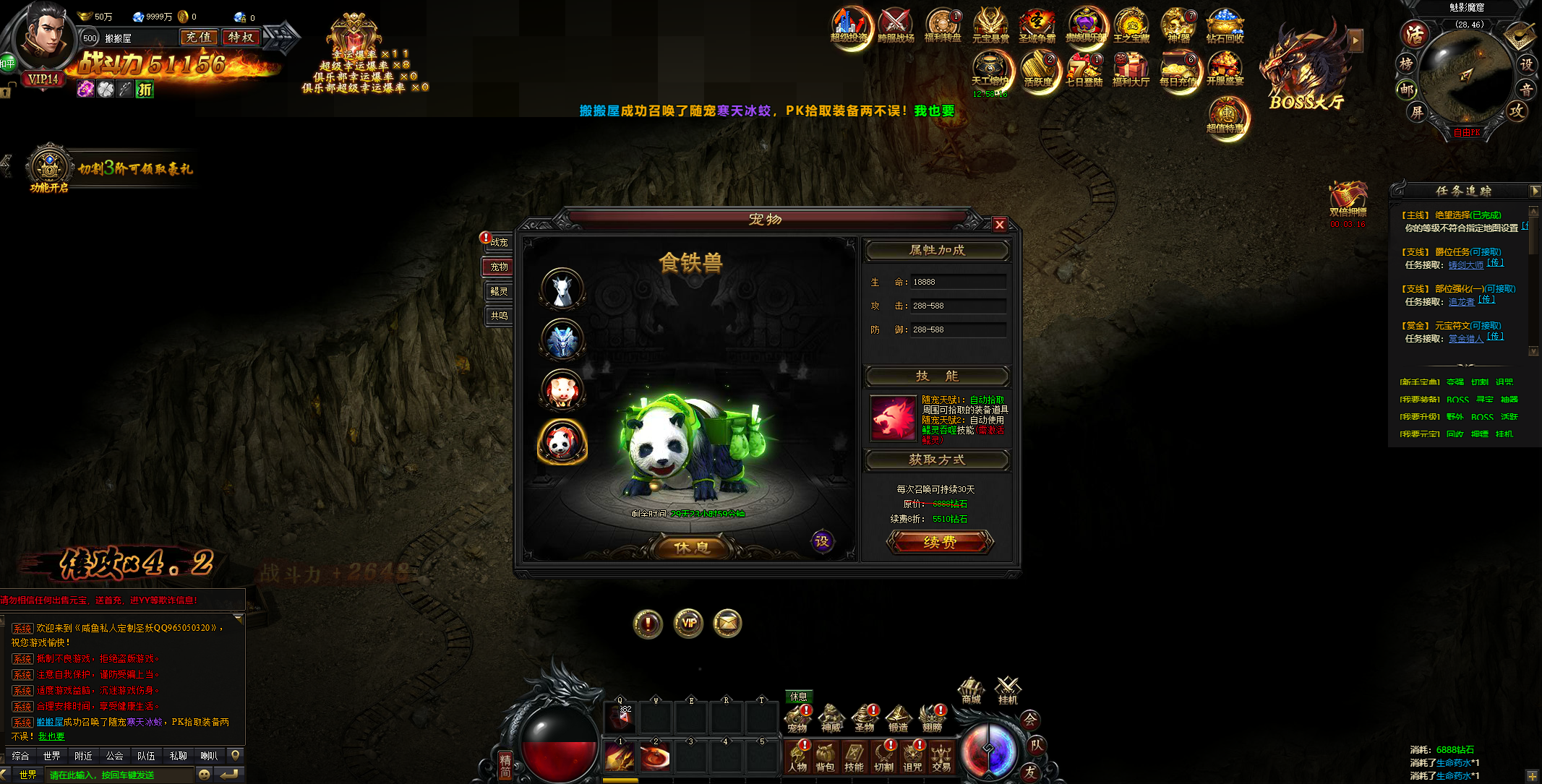Open the 商城 shop
1542x784 pixels.
[x=971, y=690]
